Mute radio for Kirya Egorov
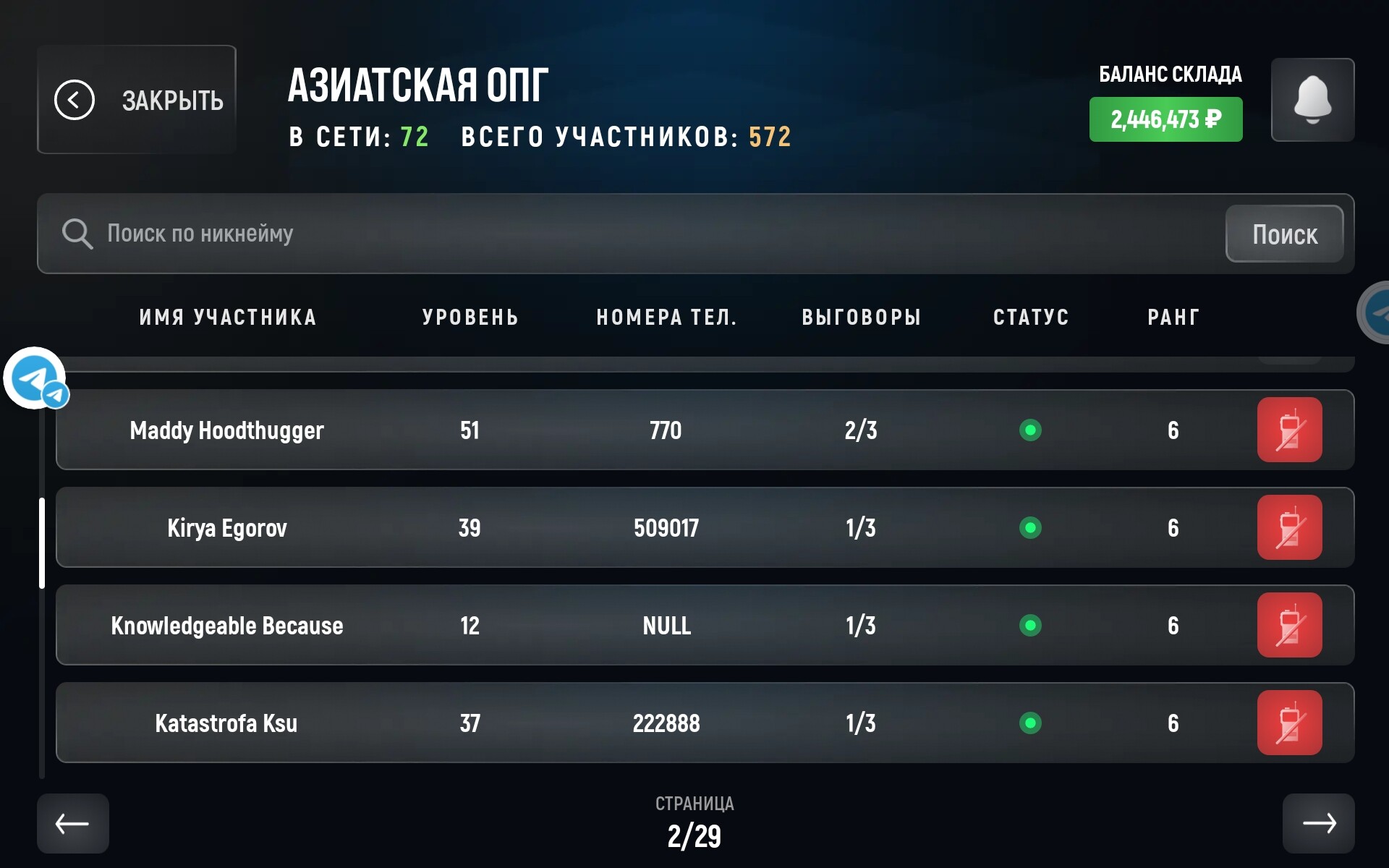Viewport: 1389px width, 868px height. coord(1289,528)
